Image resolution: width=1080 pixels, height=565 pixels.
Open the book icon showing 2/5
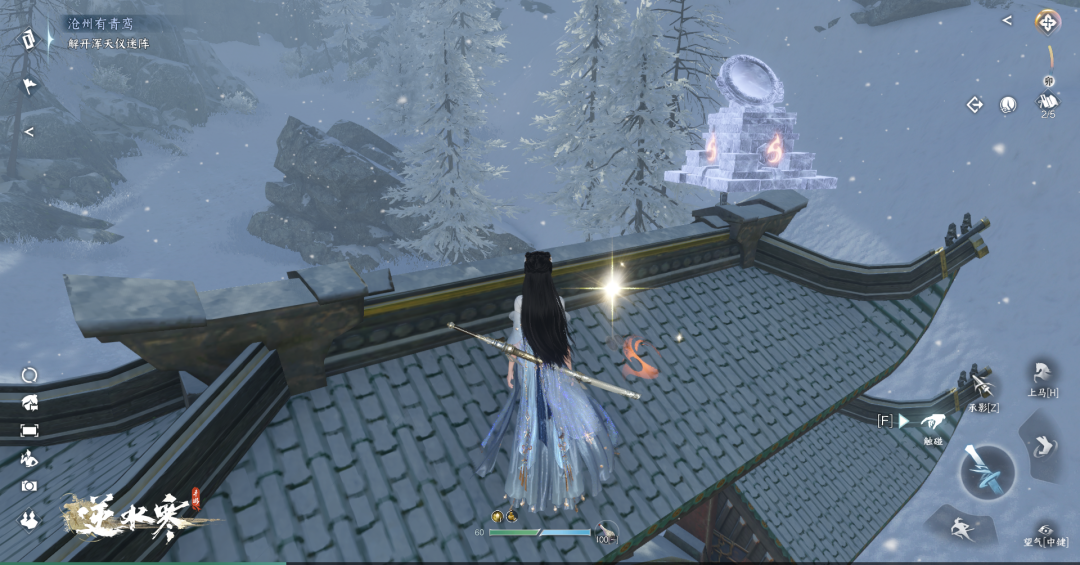point(1048,101)
